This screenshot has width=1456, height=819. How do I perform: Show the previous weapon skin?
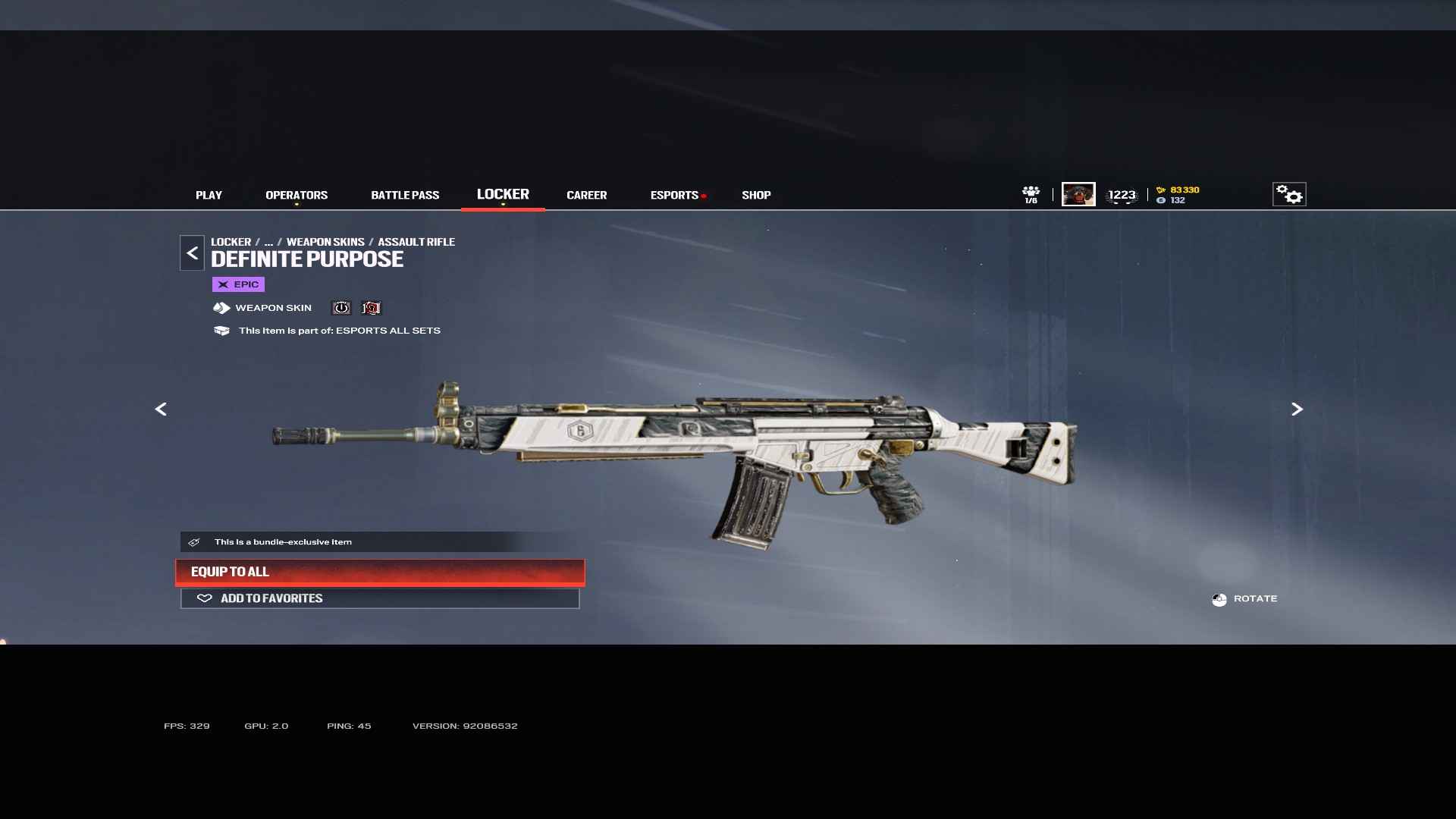(x=161, y=409)
